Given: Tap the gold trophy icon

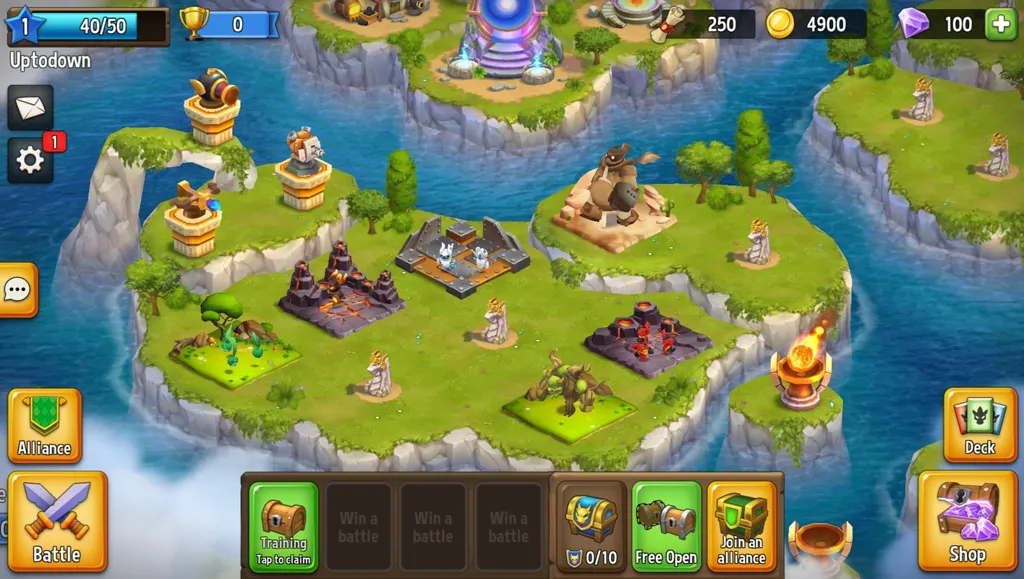Looking at the screenshot, I should [194, 24].
